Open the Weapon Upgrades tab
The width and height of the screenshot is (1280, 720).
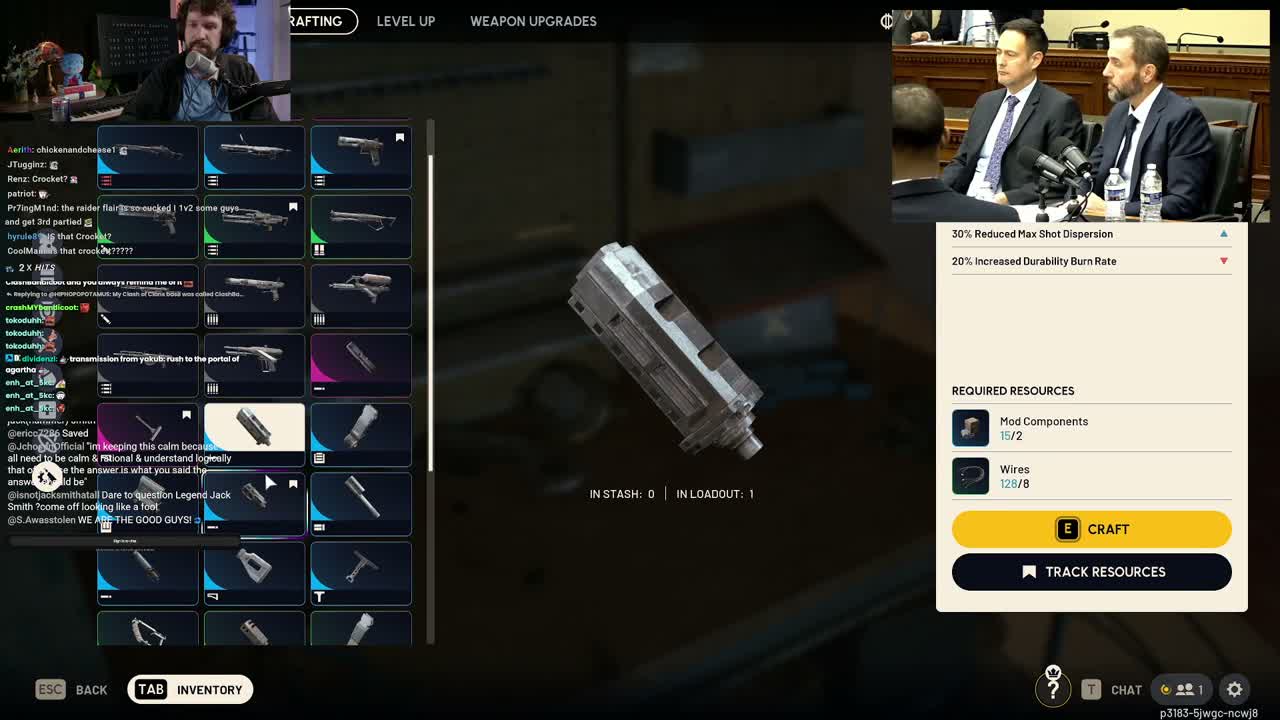(533, 21)
